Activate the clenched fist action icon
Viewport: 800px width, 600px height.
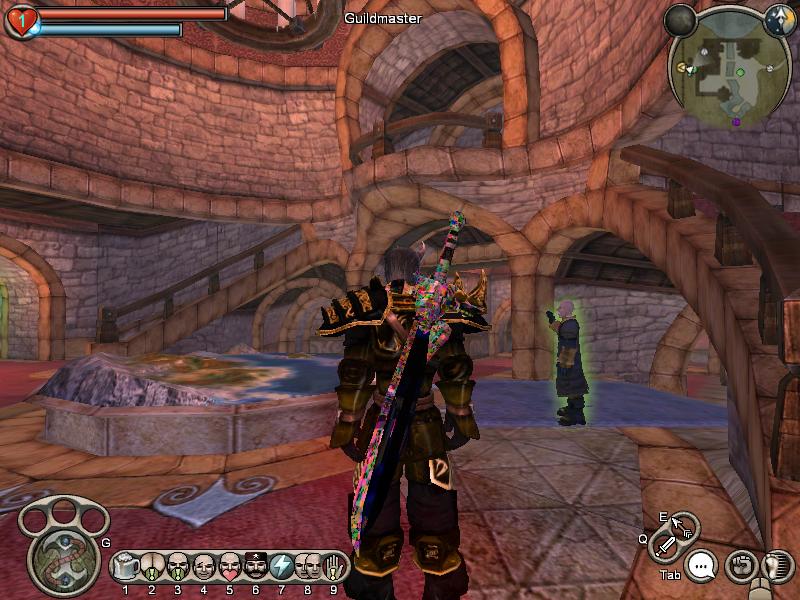(x=740, y=566)
